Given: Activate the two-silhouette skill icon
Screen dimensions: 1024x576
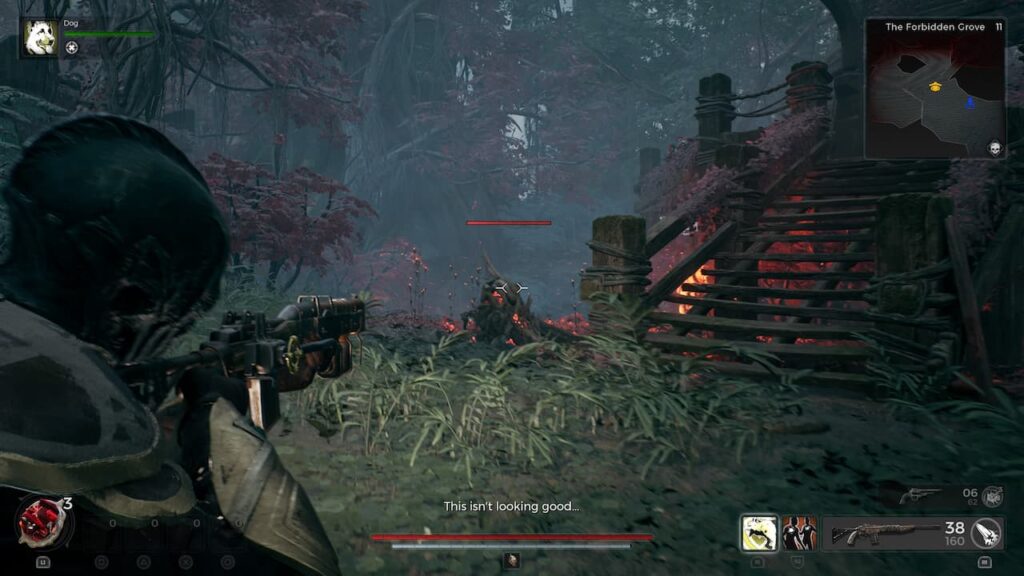Looking at the screenshot, I should coord(799,533).
